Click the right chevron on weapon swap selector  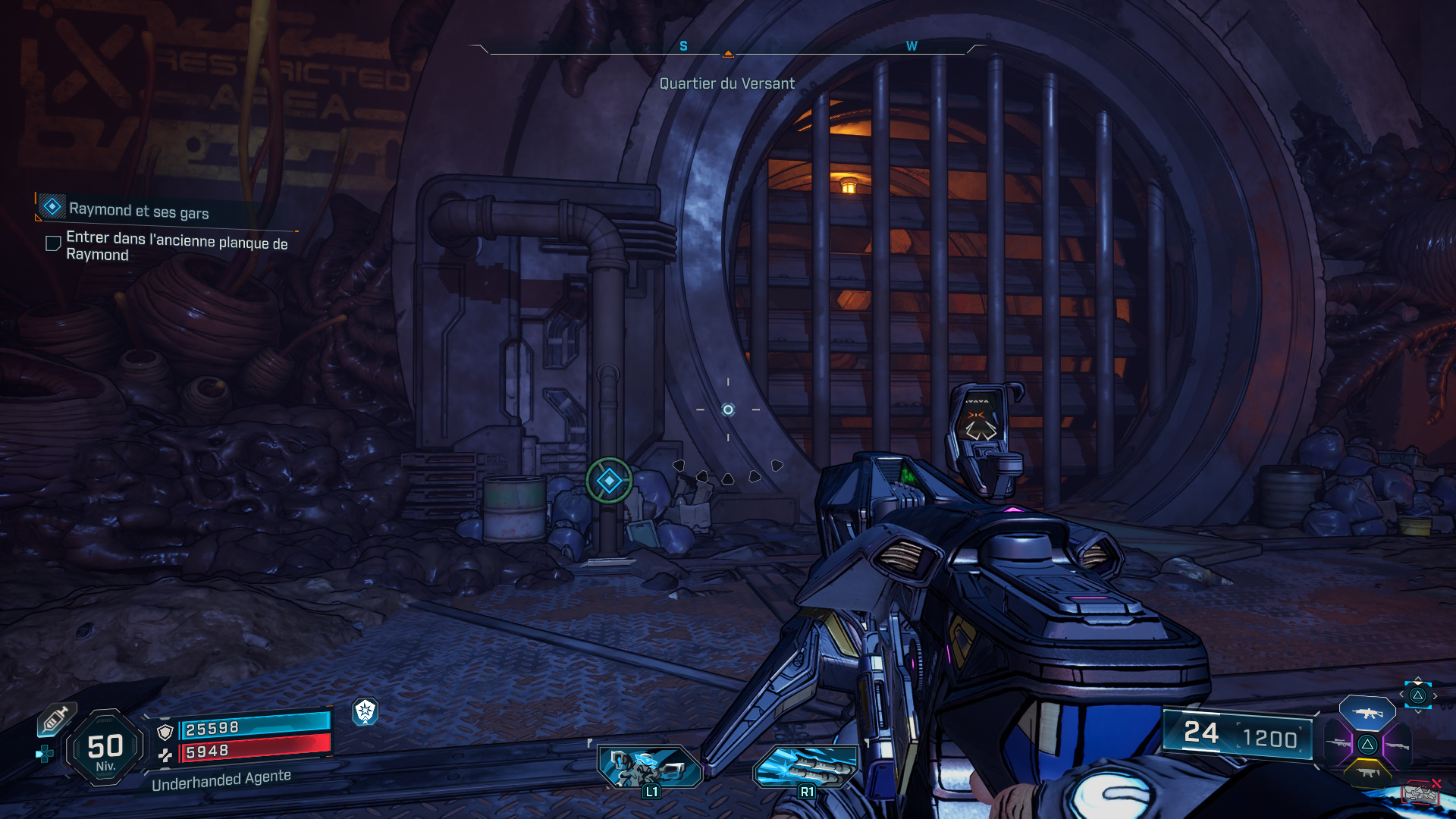pos(1436,695)
